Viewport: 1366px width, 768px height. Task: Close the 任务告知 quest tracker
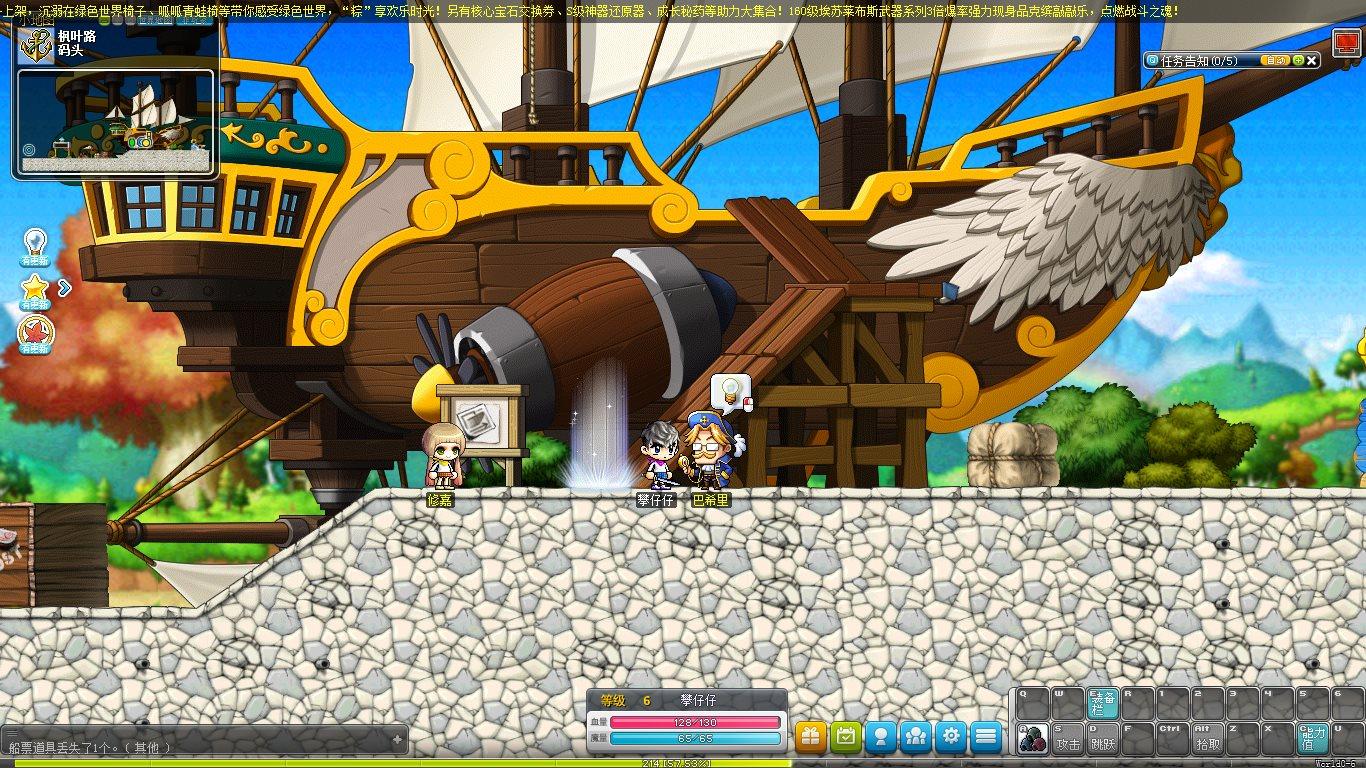[x=1313, y=61]
